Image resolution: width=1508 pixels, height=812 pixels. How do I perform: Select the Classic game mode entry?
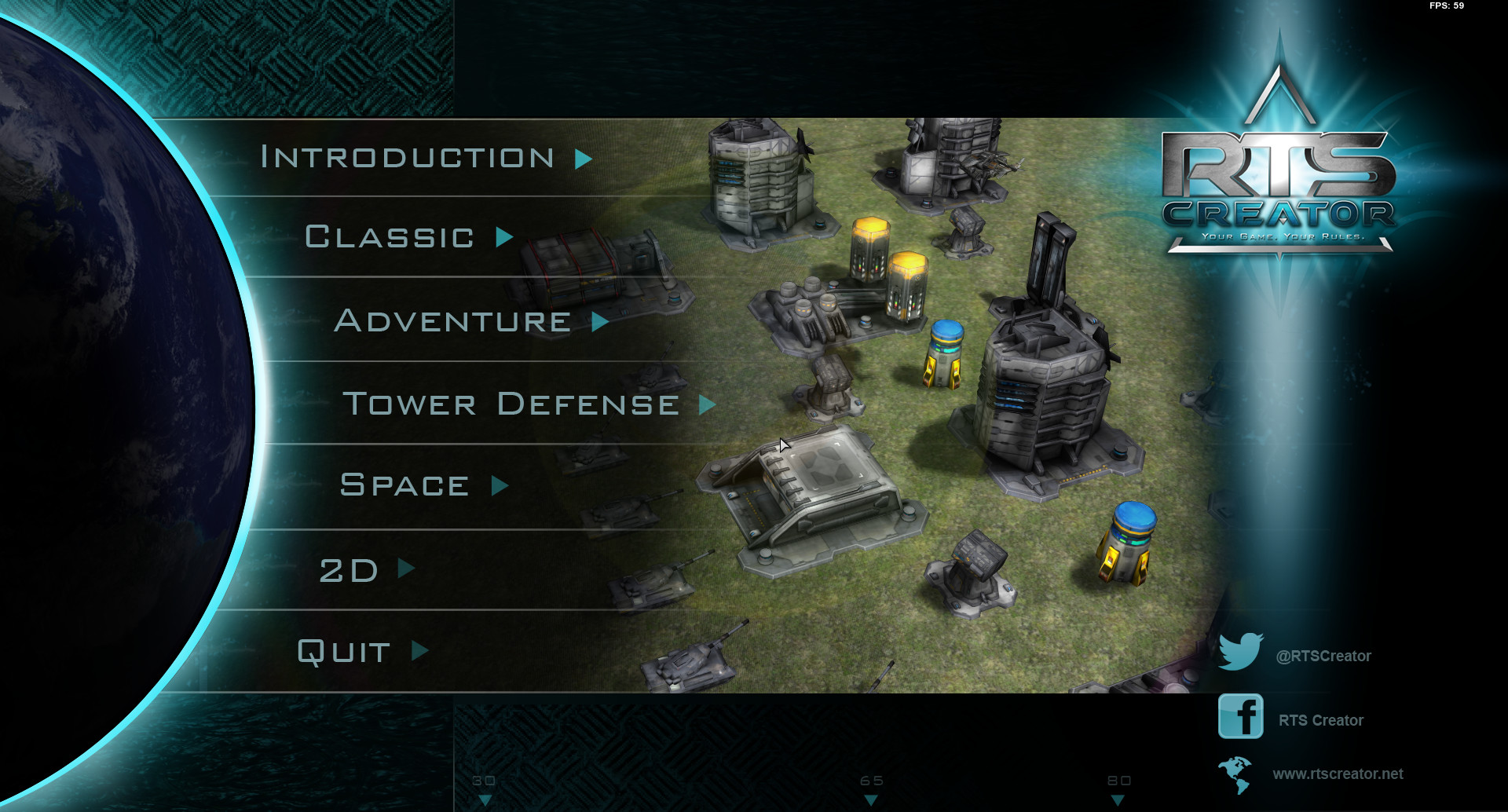[x=390, y=237]
